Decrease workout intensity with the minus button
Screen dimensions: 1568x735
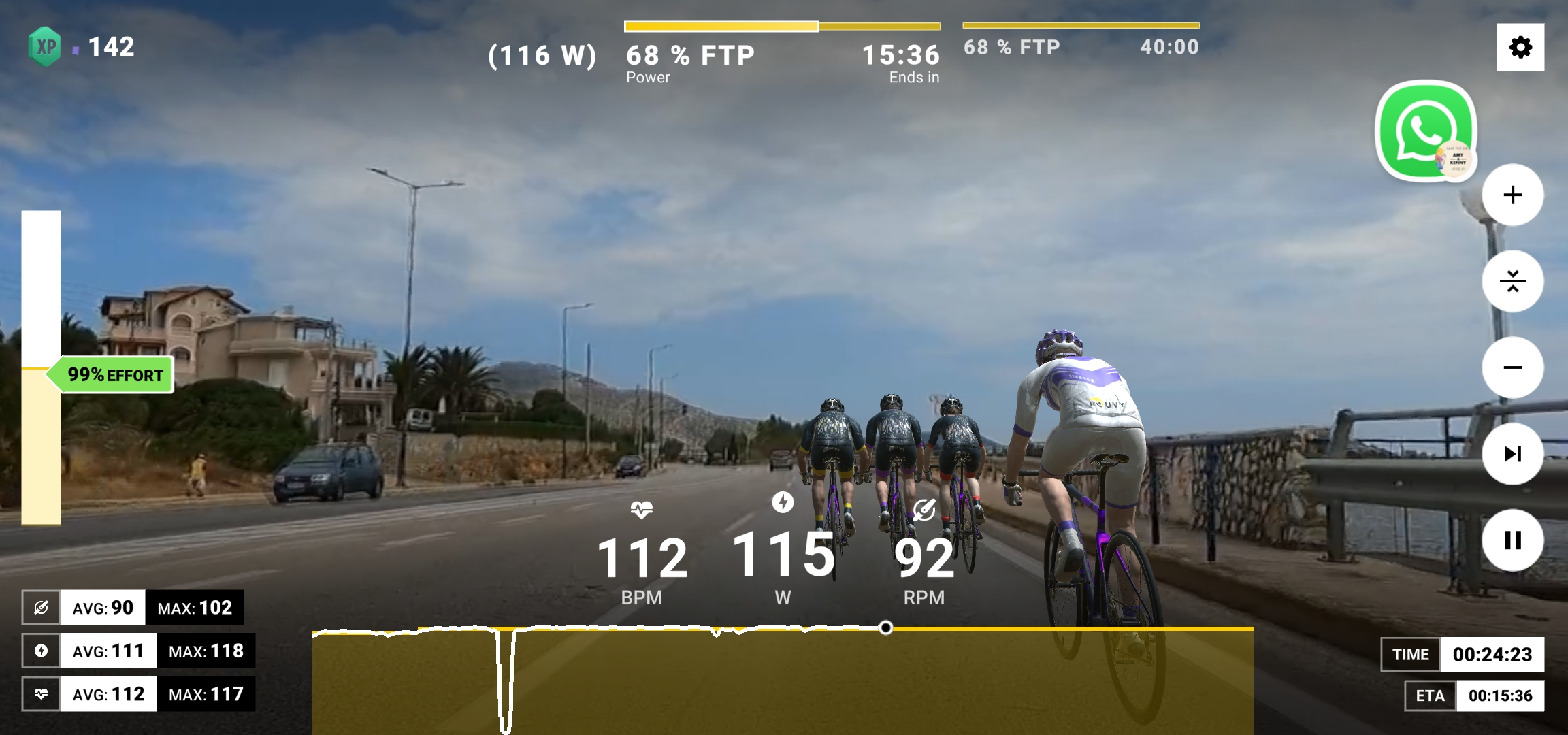pos(1512,367)
